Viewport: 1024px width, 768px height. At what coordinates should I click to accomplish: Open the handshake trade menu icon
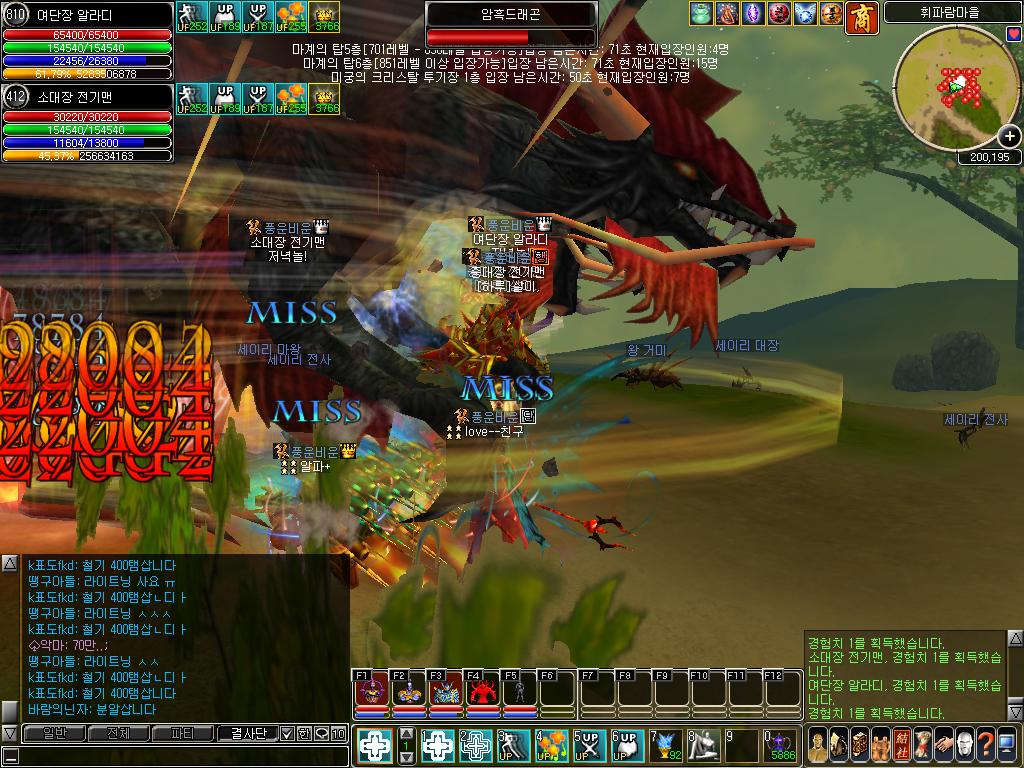click(941, 745)
